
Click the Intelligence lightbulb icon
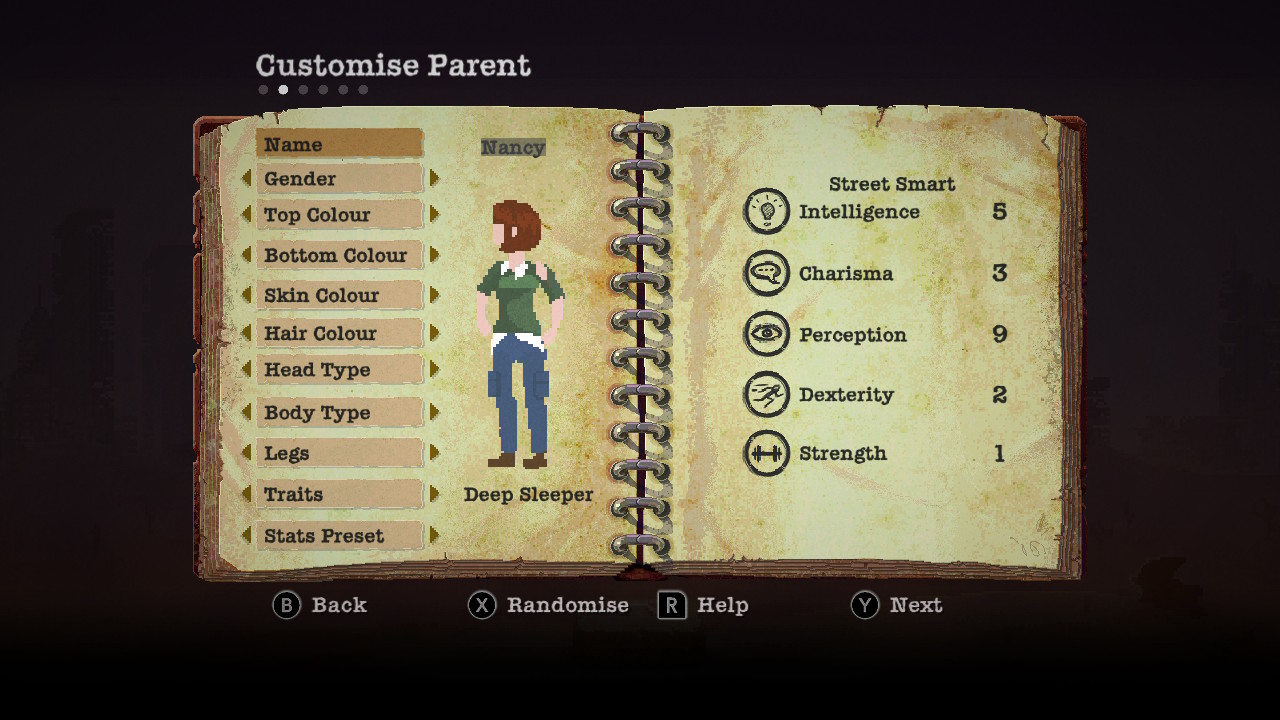(x=766, y=211)
